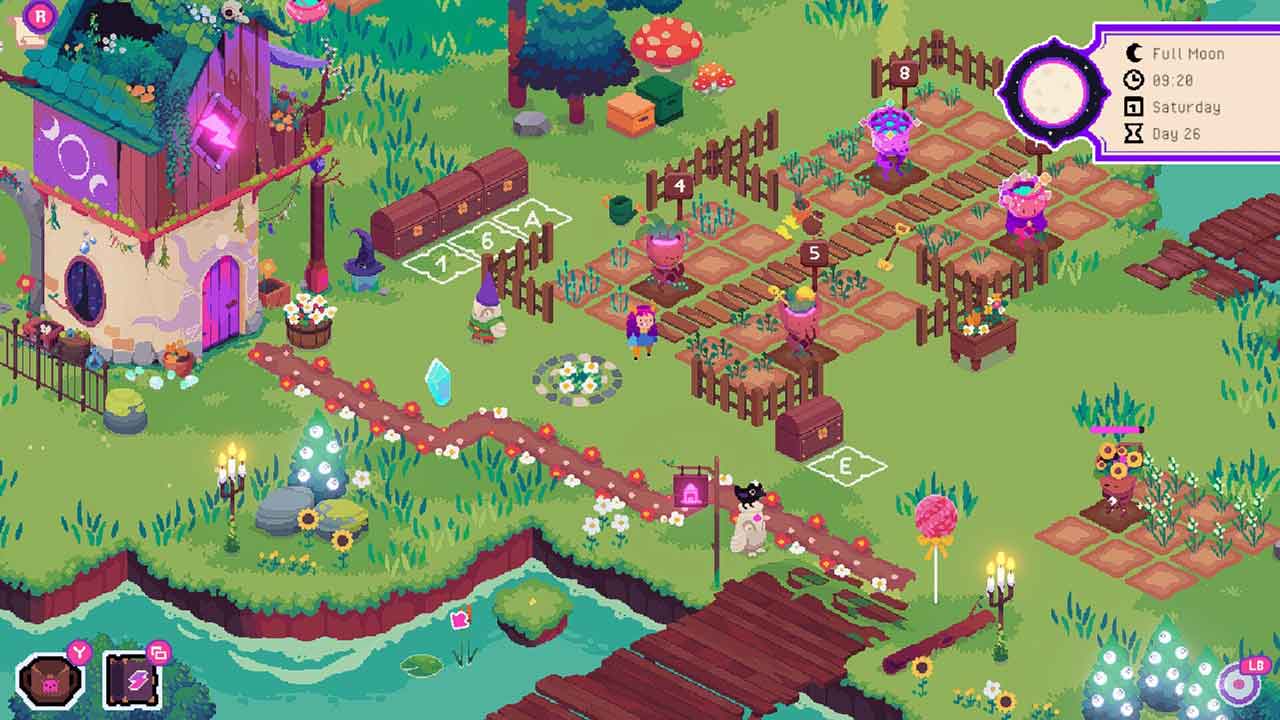Screen dimensions: 1280x720
Task: Open the purple lightning spellbook
Action: (x=132, y=683)
